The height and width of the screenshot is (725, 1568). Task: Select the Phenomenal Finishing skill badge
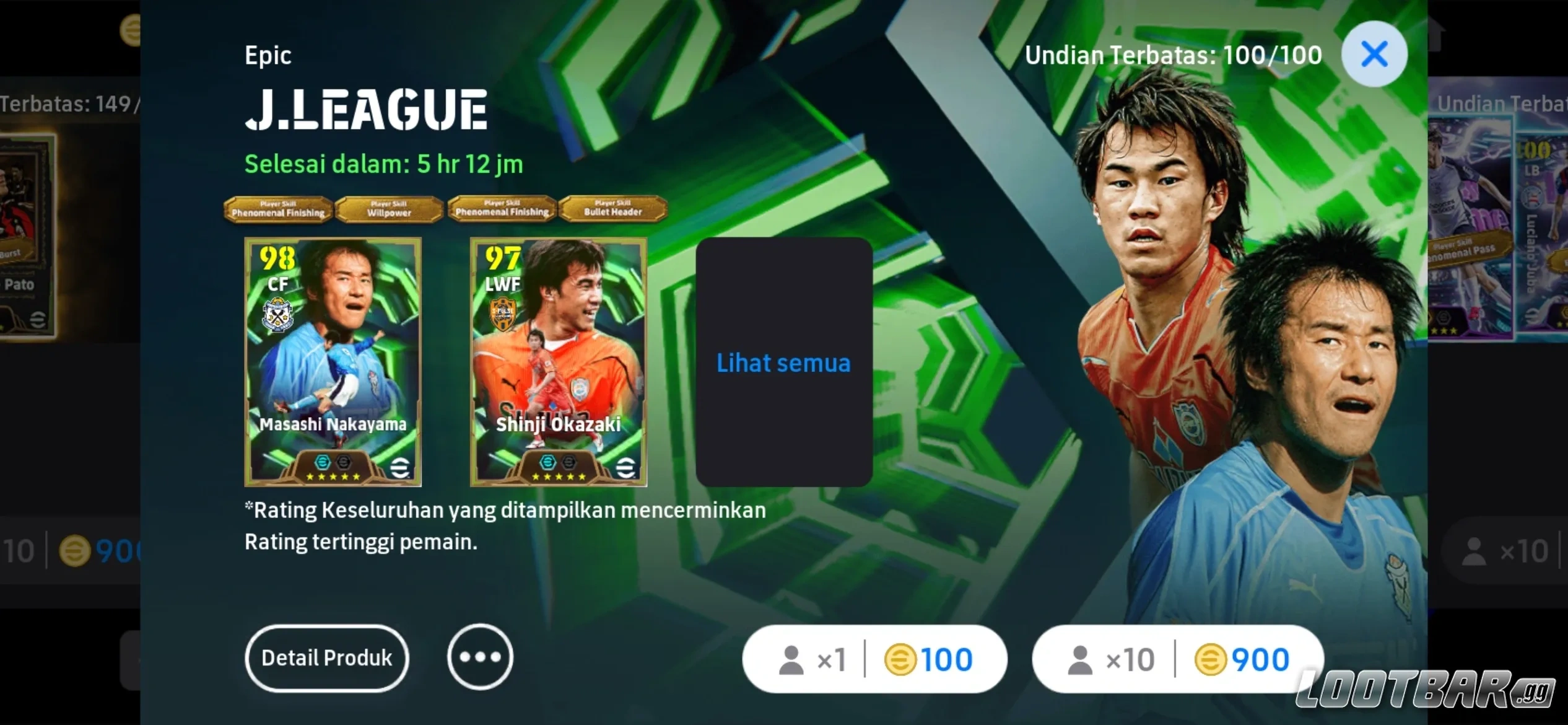pyautogui.click(x=279, y=209)
